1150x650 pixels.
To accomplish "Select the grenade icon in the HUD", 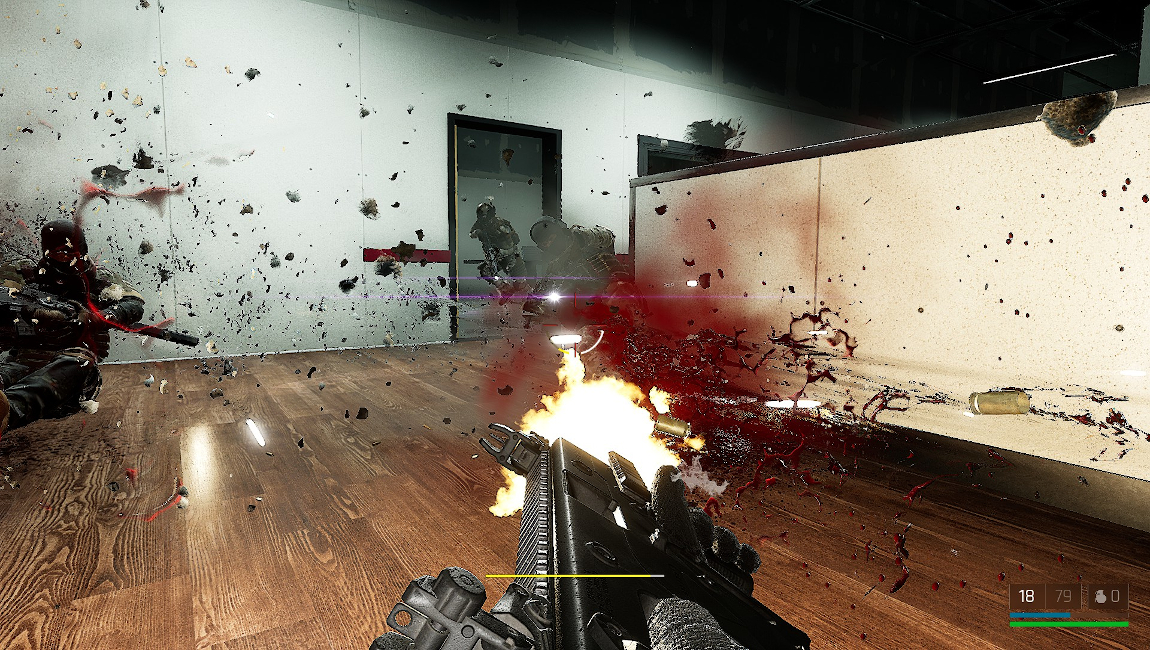I will click(1101, 597).
